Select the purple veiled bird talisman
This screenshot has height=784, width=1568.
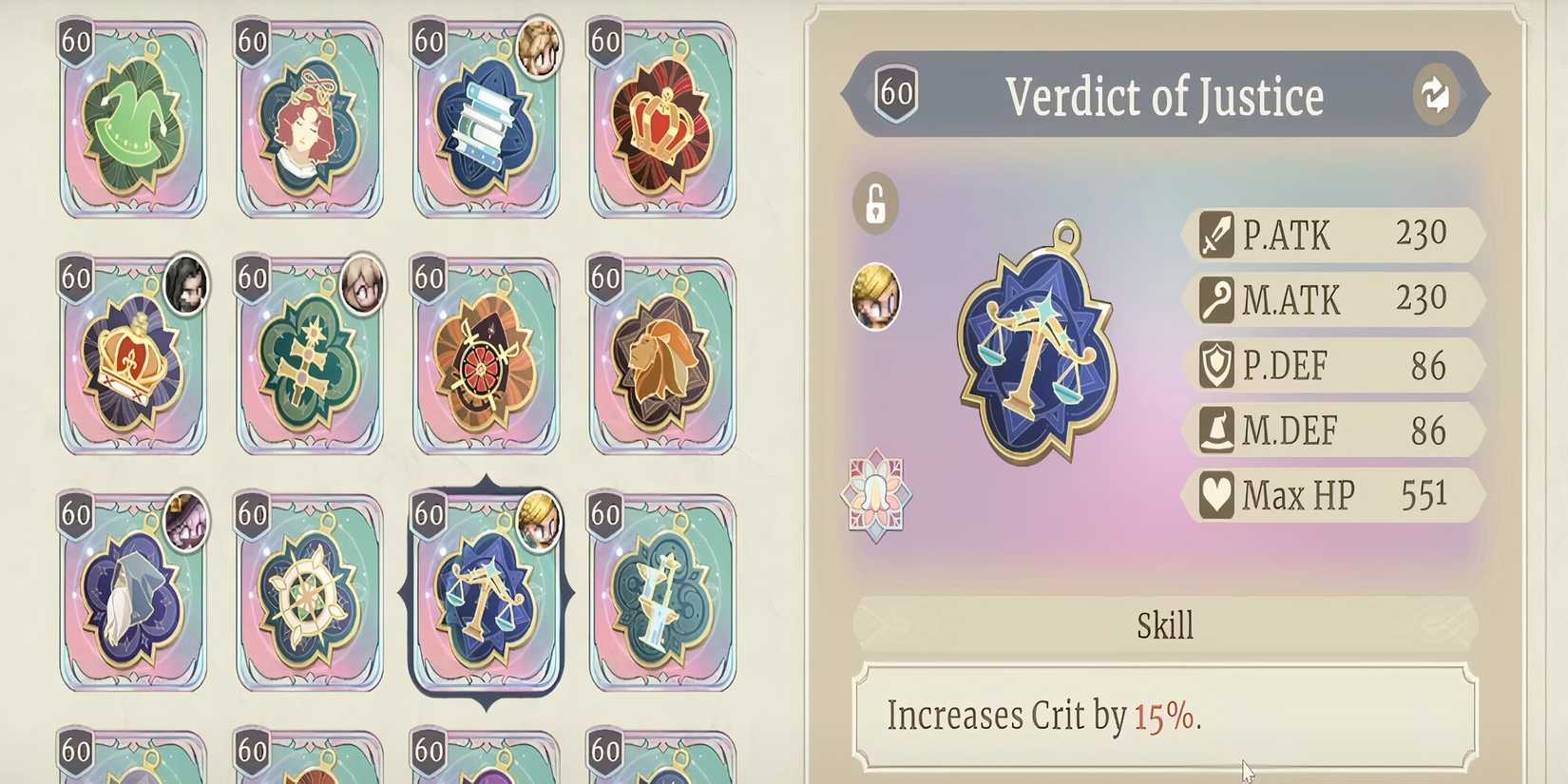coord(133,594)
